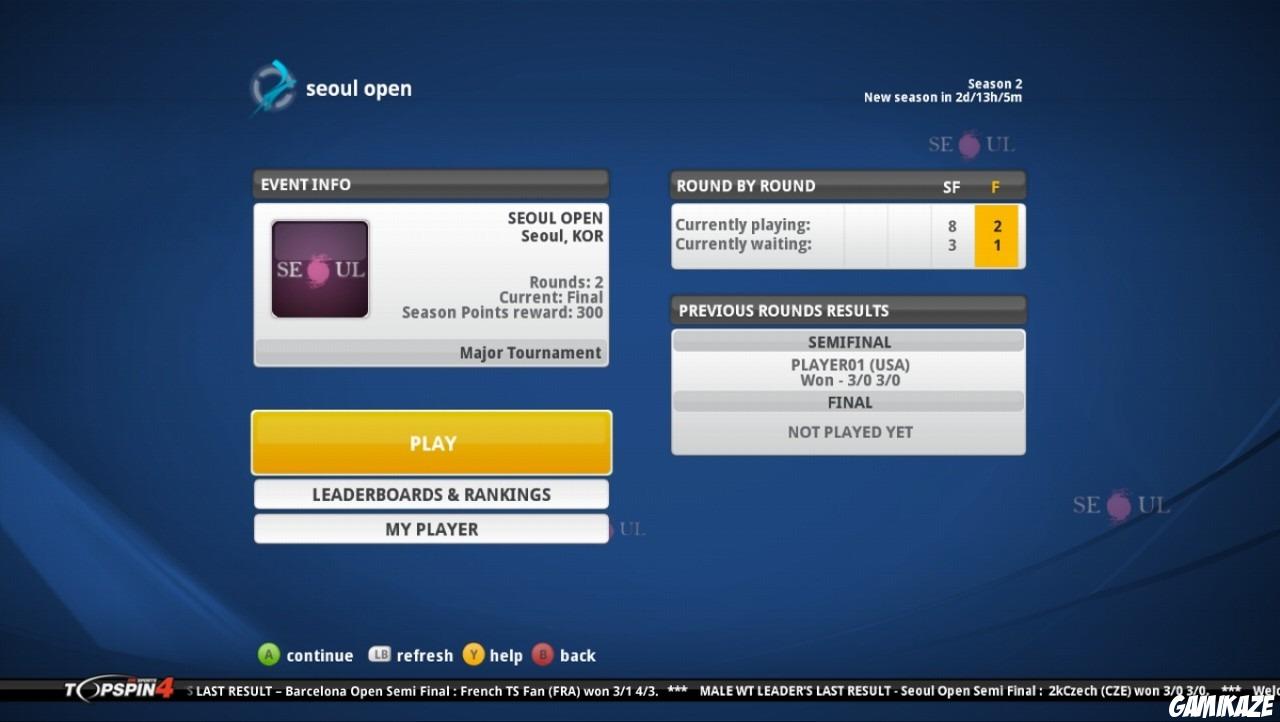The image size is (1280, 722).
Task: Click the TOPSPIN 4 logo
Action: [120, 690]
